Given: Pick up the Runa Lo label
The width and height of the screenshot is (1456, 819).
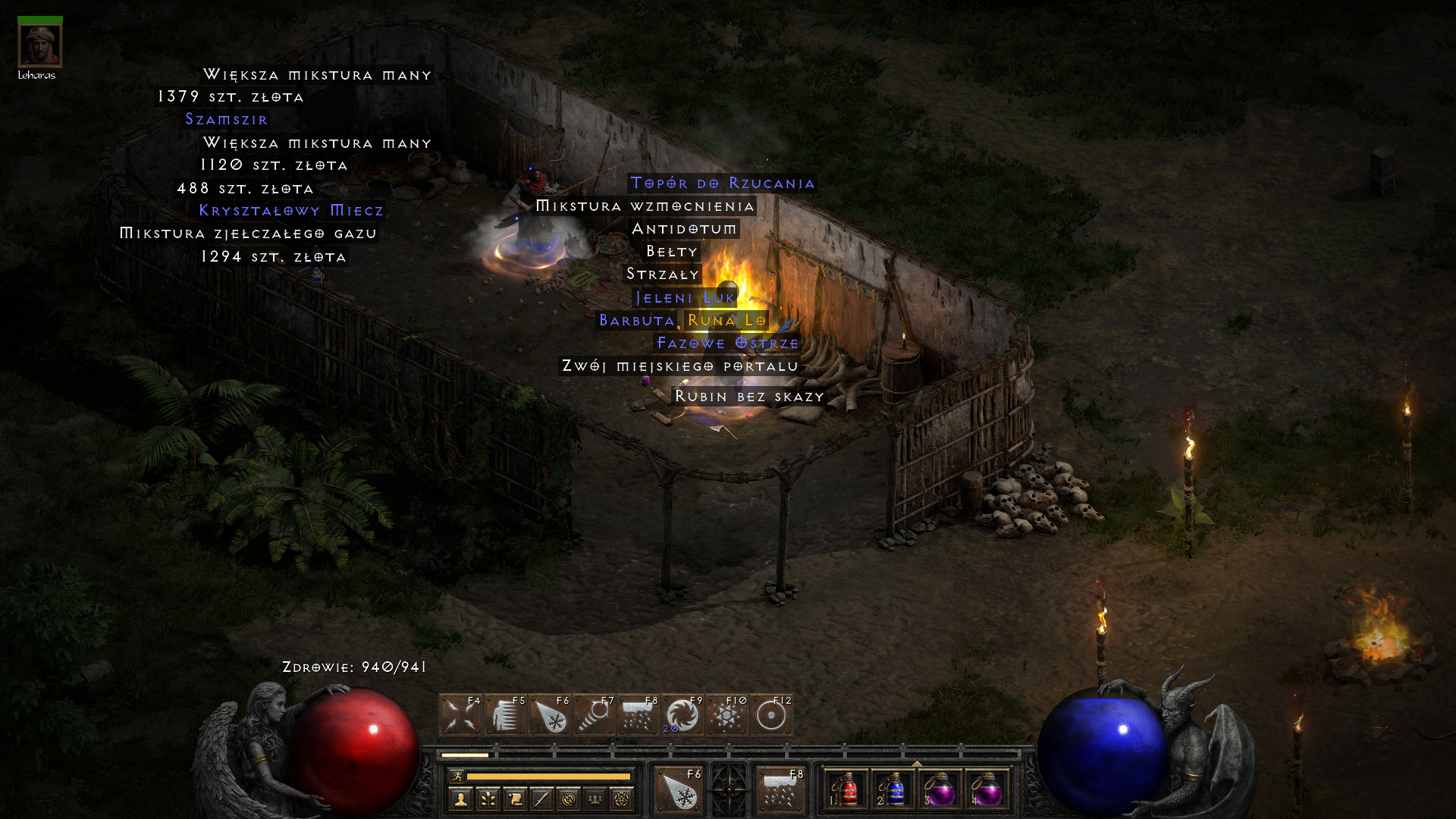Looking at the screenshot, I should point(726,321).
